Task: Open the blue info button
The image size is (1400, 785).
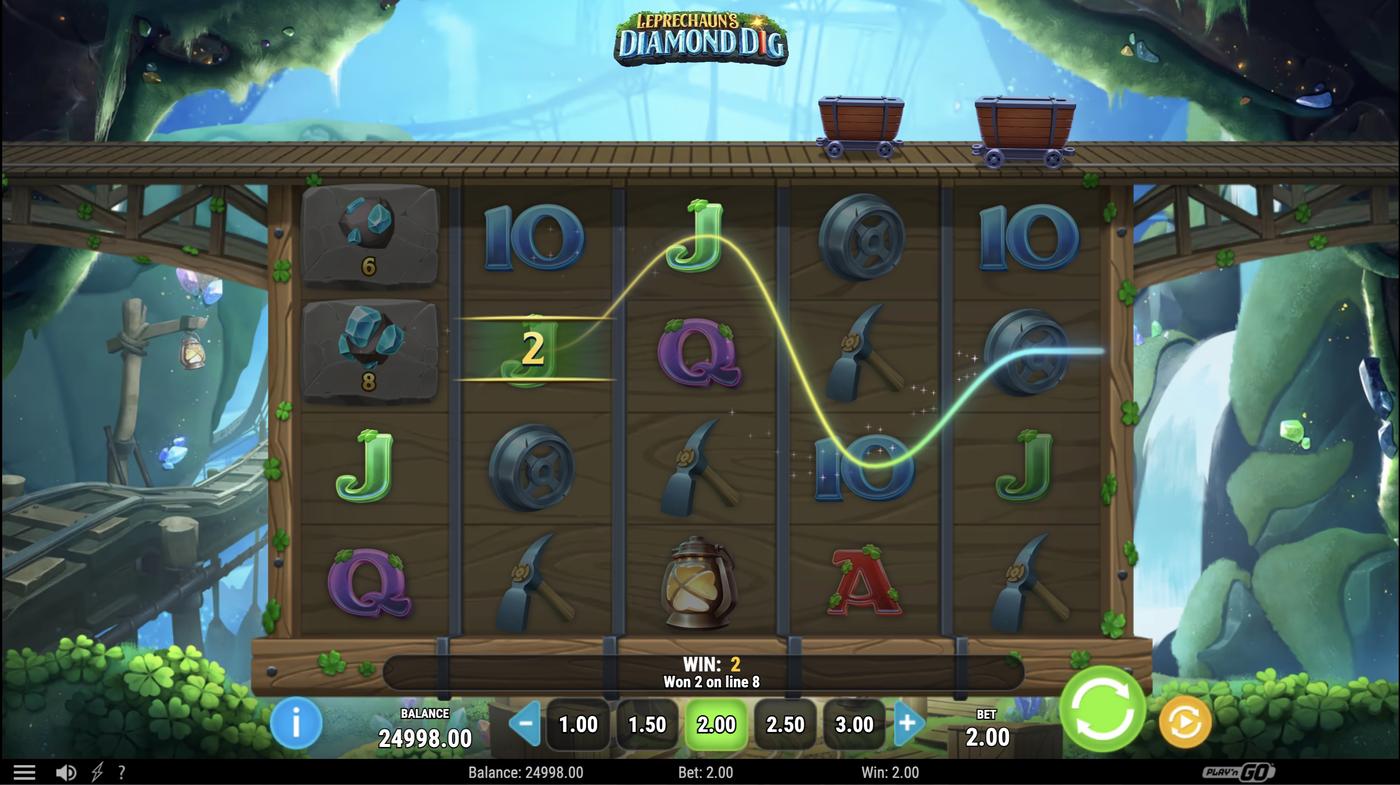Action: click(x=295, y=723)
